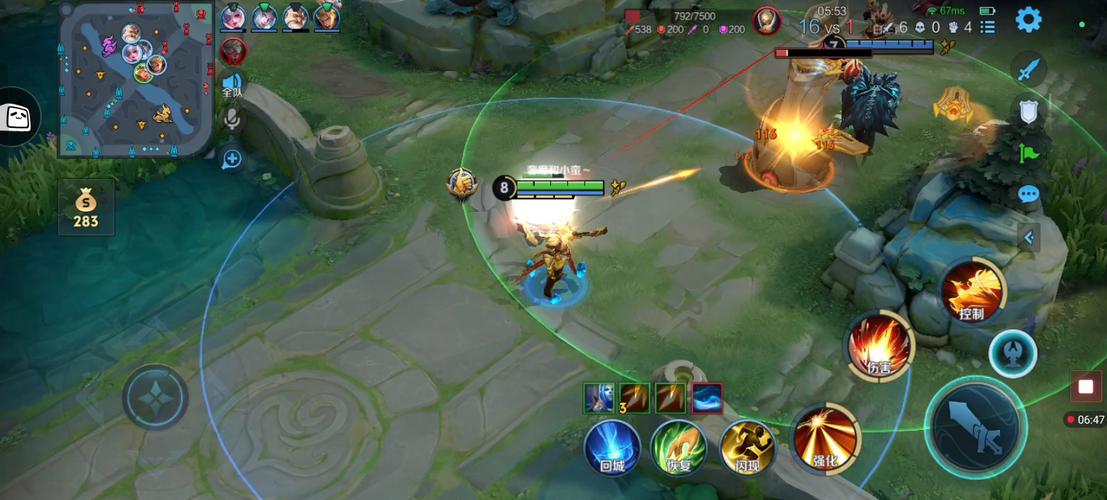The width and height of the screenshot is (1107, 500).
Task: Activate the 回城 recall skill
Action: (612, 446)
